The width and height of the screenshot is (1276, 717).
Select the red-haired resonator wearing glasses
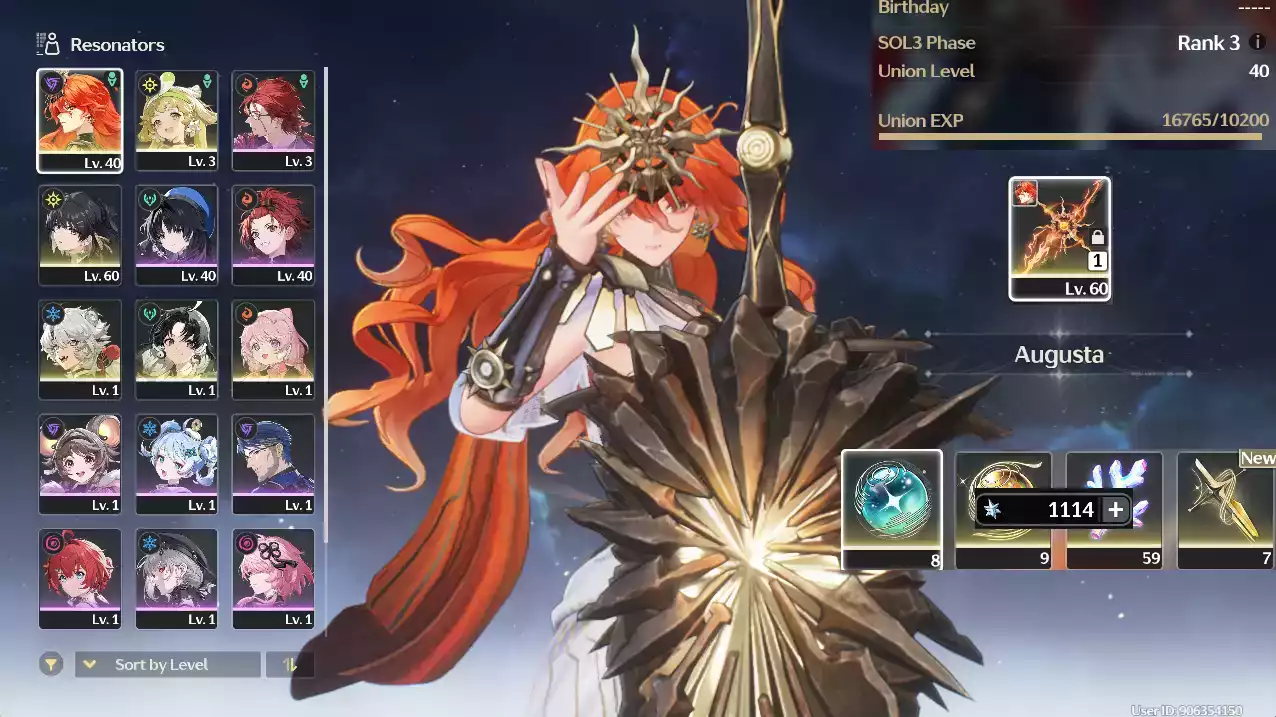tap(273, 120)
